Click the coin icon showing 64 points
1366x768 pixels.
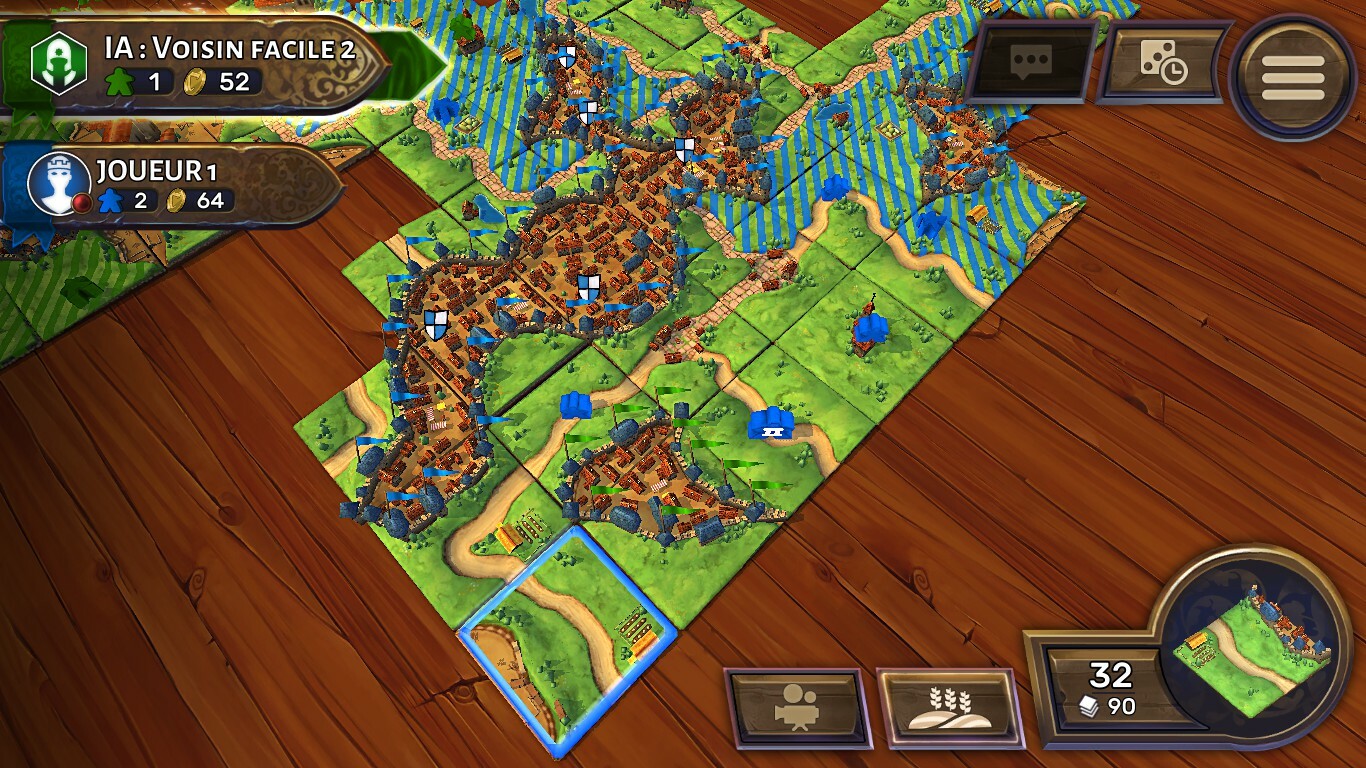click(178, 200)
